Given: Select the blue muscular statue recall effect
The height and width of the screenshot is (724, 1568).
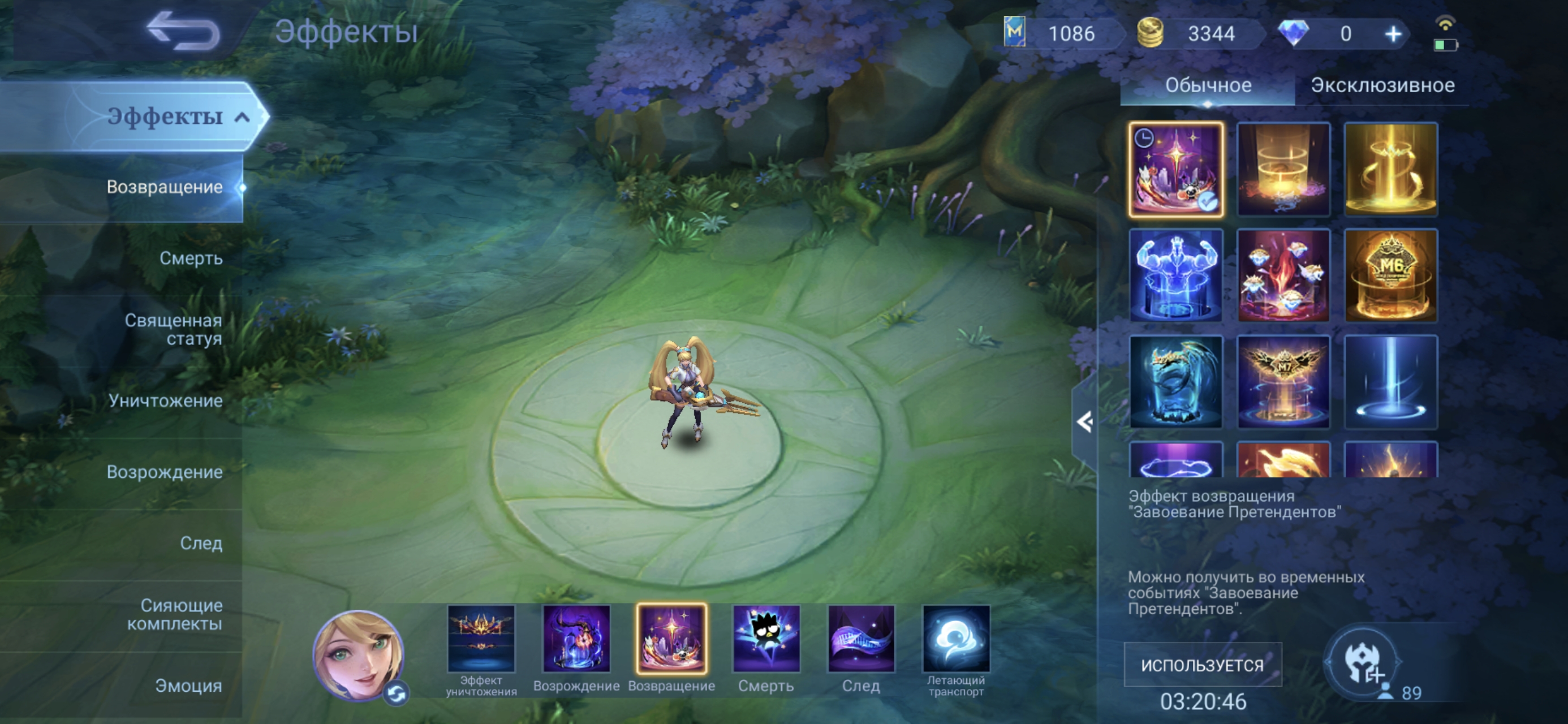Looking at the screenshot, I should 1175,276.
